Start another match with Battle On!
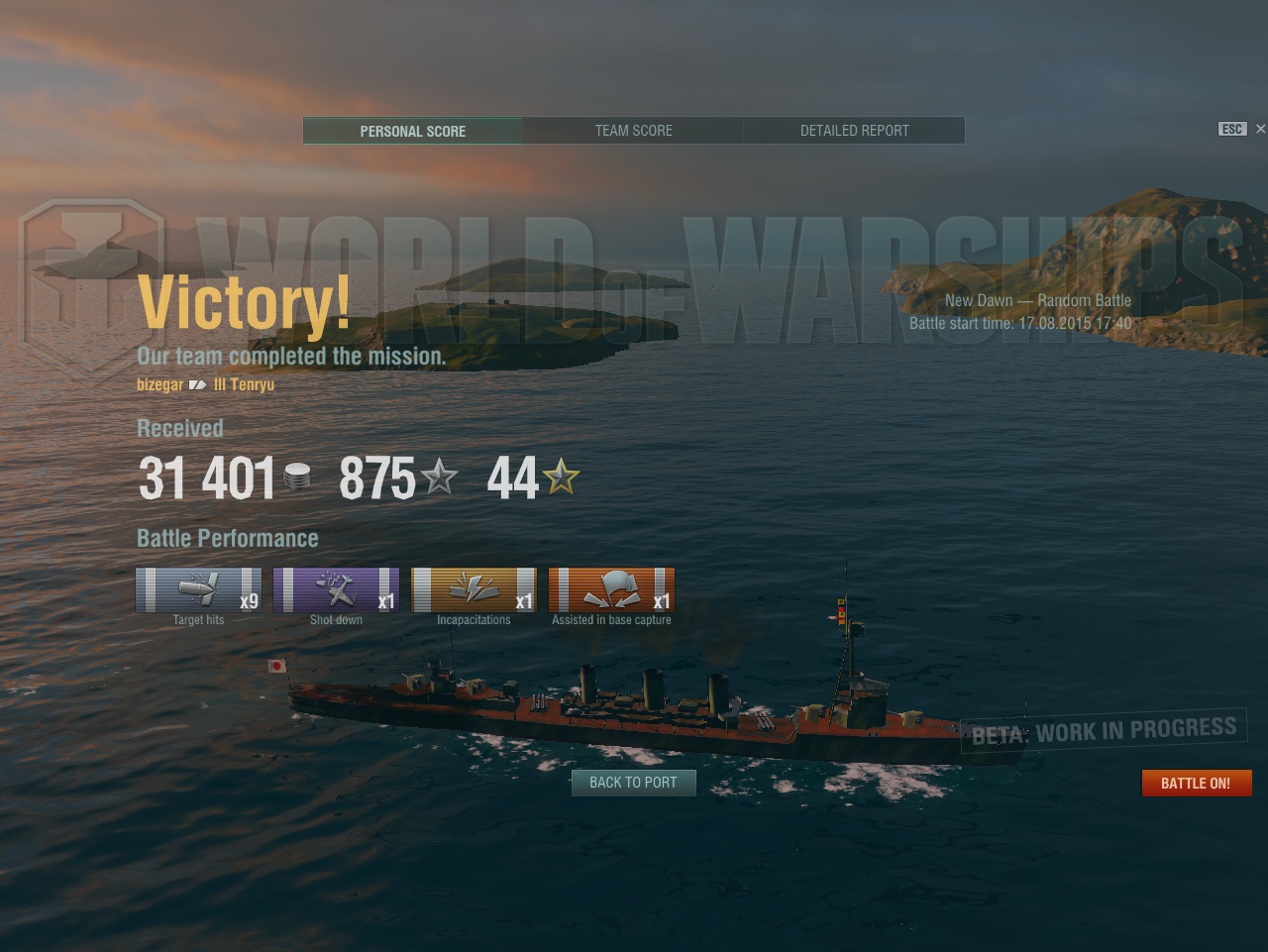Viewport: 1268px width, 952px height. click(1196, 783)
